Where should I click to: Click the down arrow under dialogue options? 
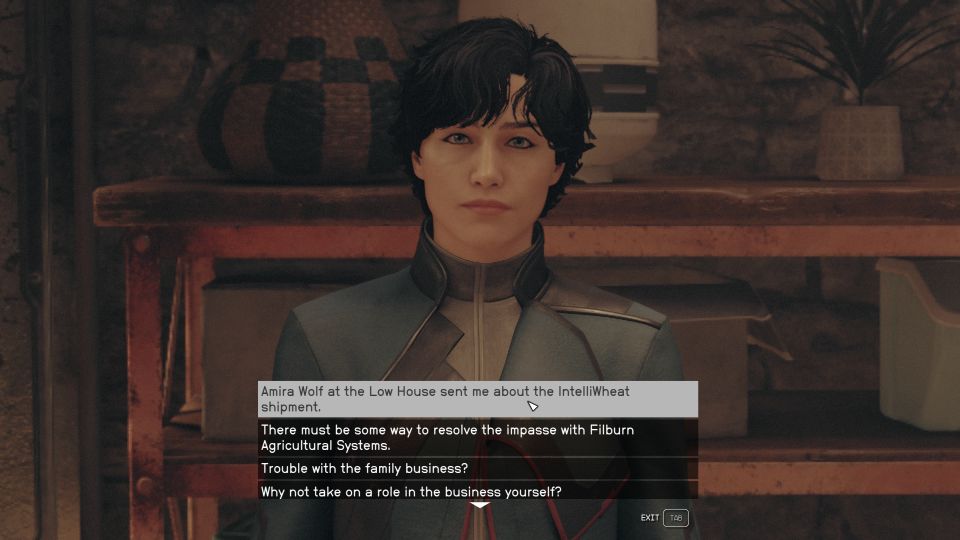480,505
